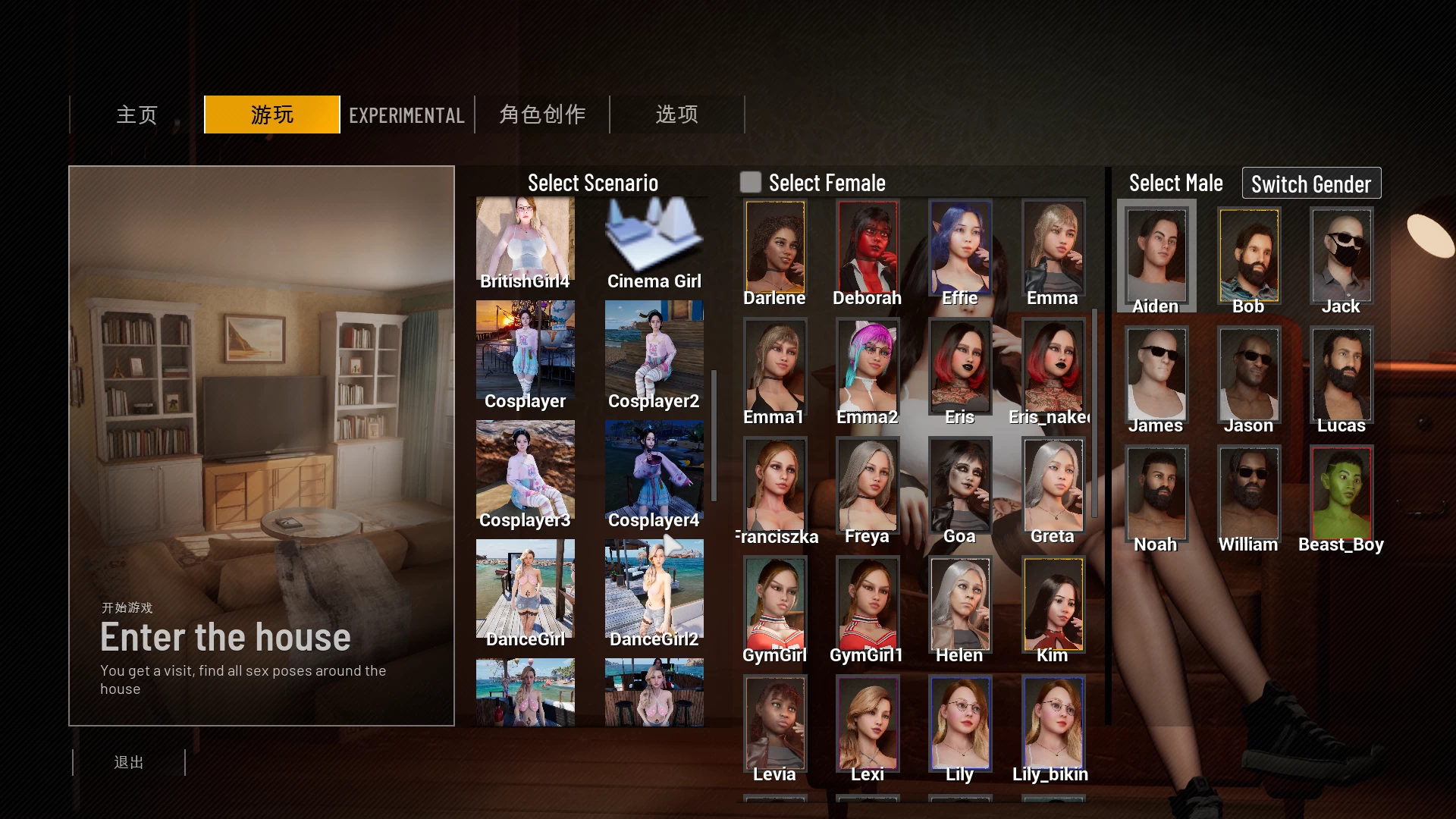
Task: Choose Greta in the female list
Action: [1052, 485]
